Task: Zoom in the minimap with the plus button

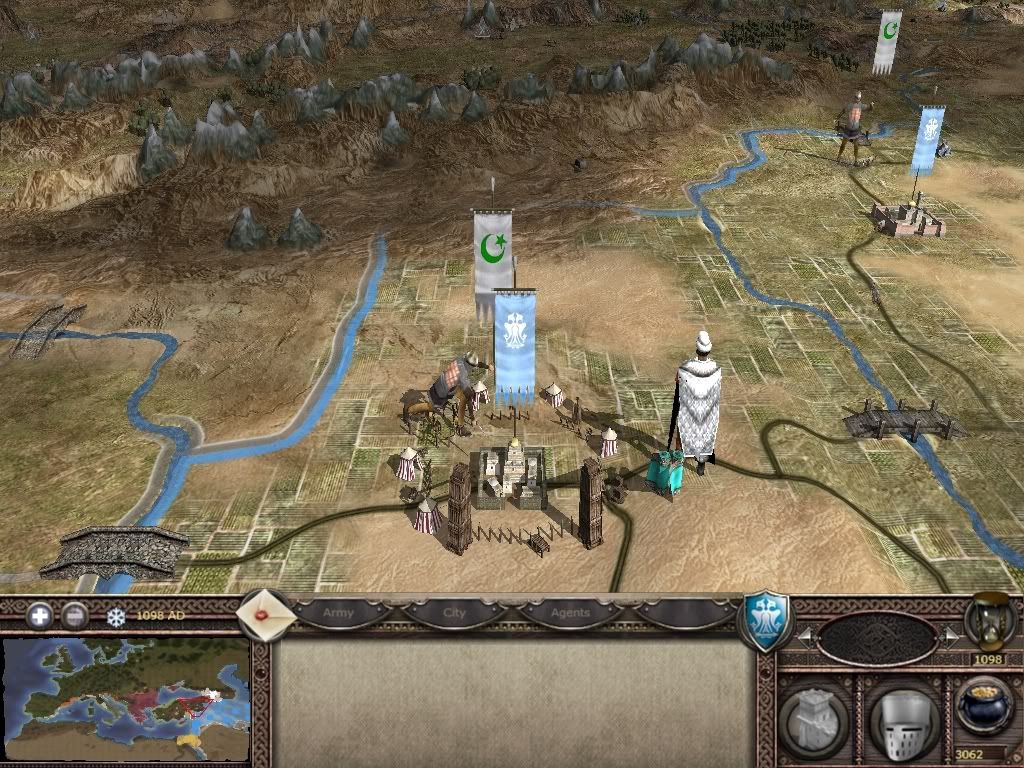Action: (41, 616)
